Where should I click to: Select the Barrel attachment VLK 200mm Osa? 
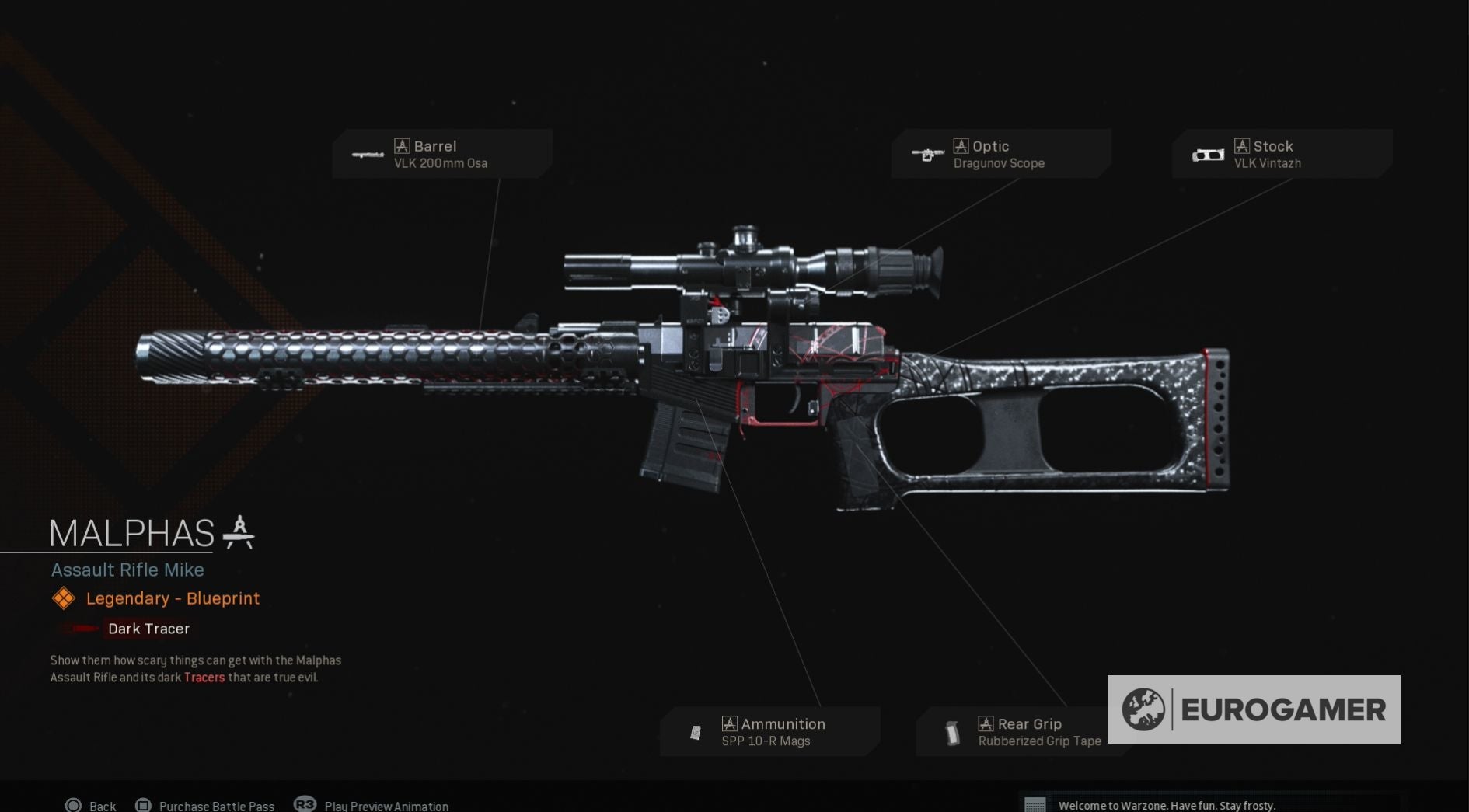(441, 154)
